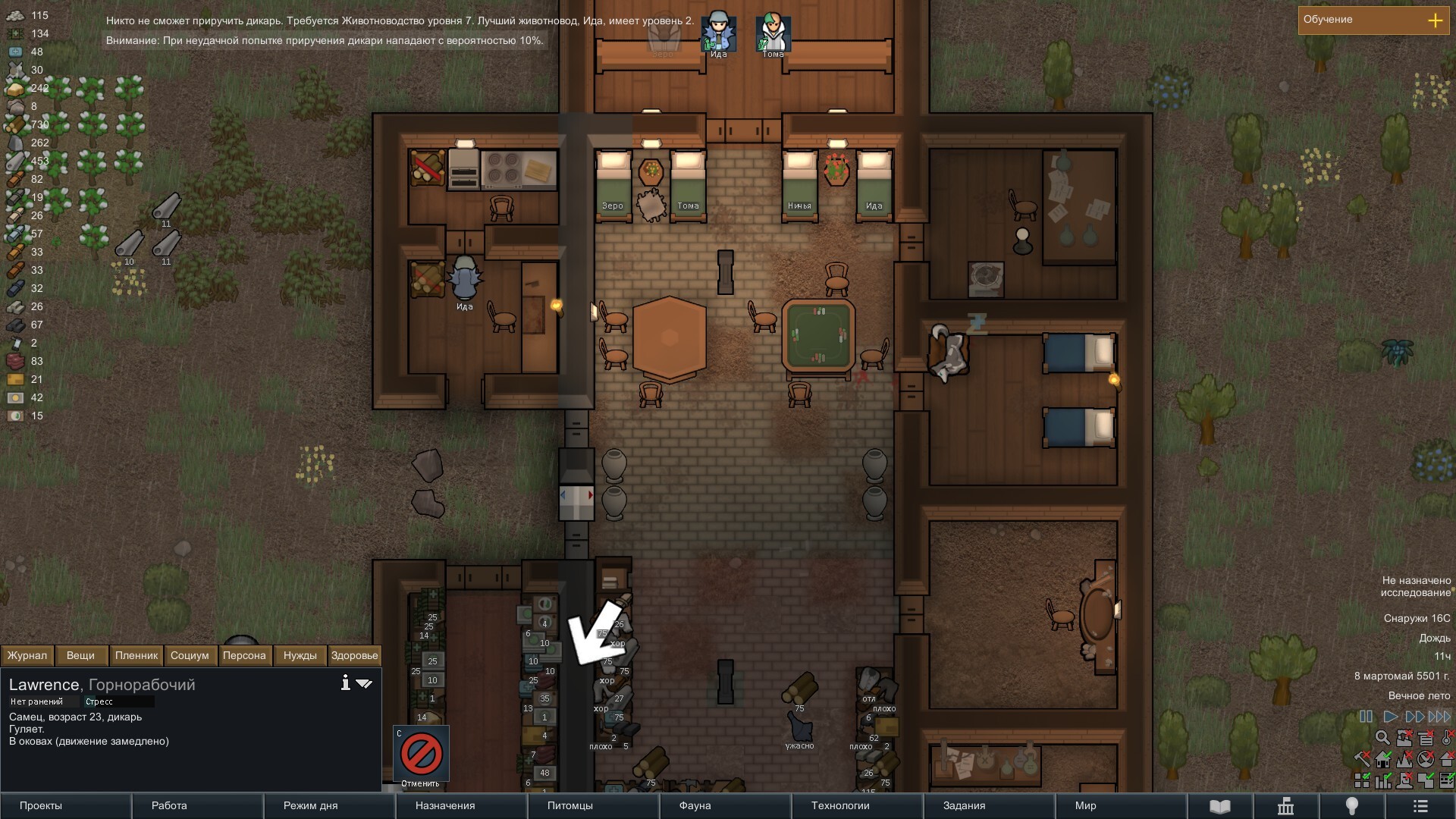Screen dimensions: 1456x819
Task: Select colonist Тома portrait in the top bar
Action: [773, 34]
